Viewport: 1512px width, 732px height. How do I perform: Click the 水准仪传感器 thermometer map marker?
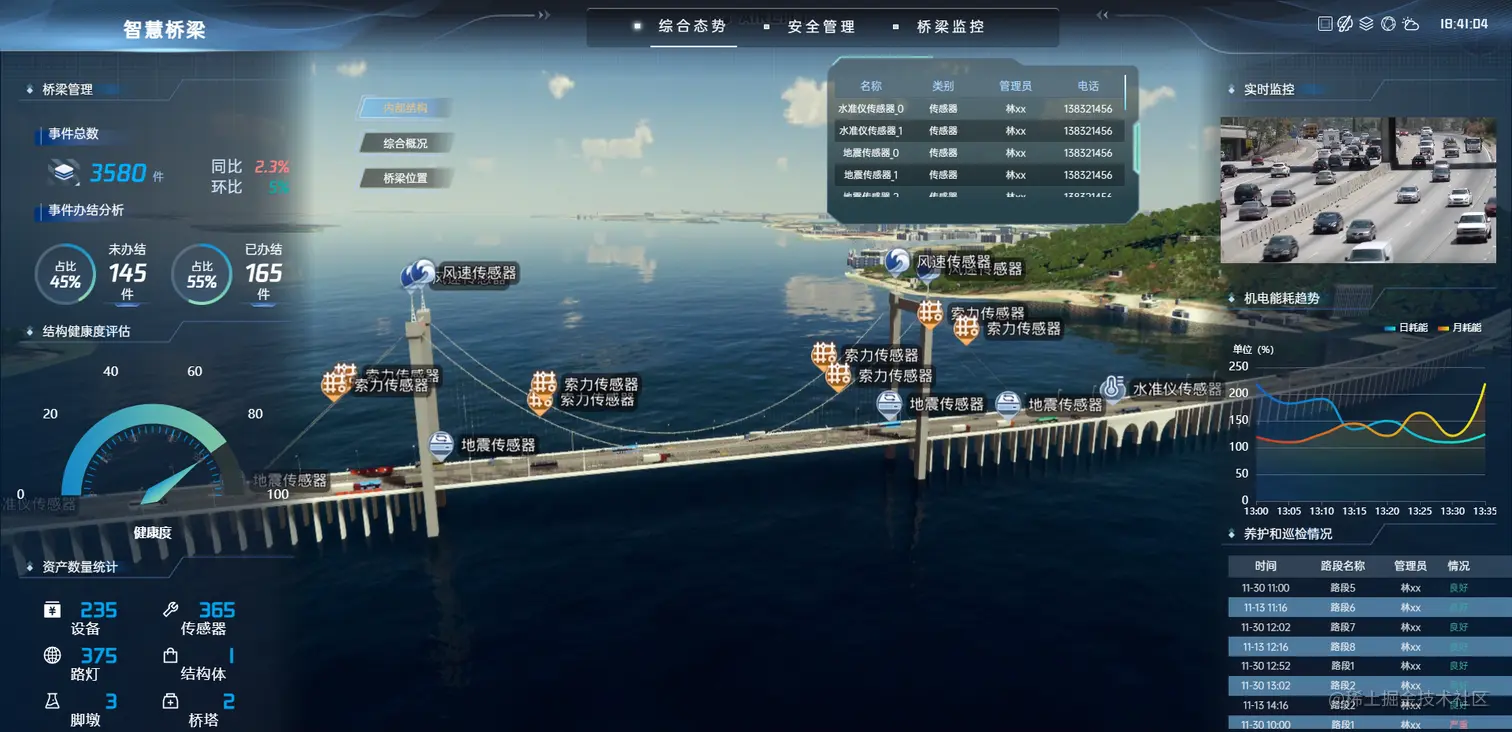click(x=1112, y=388)
